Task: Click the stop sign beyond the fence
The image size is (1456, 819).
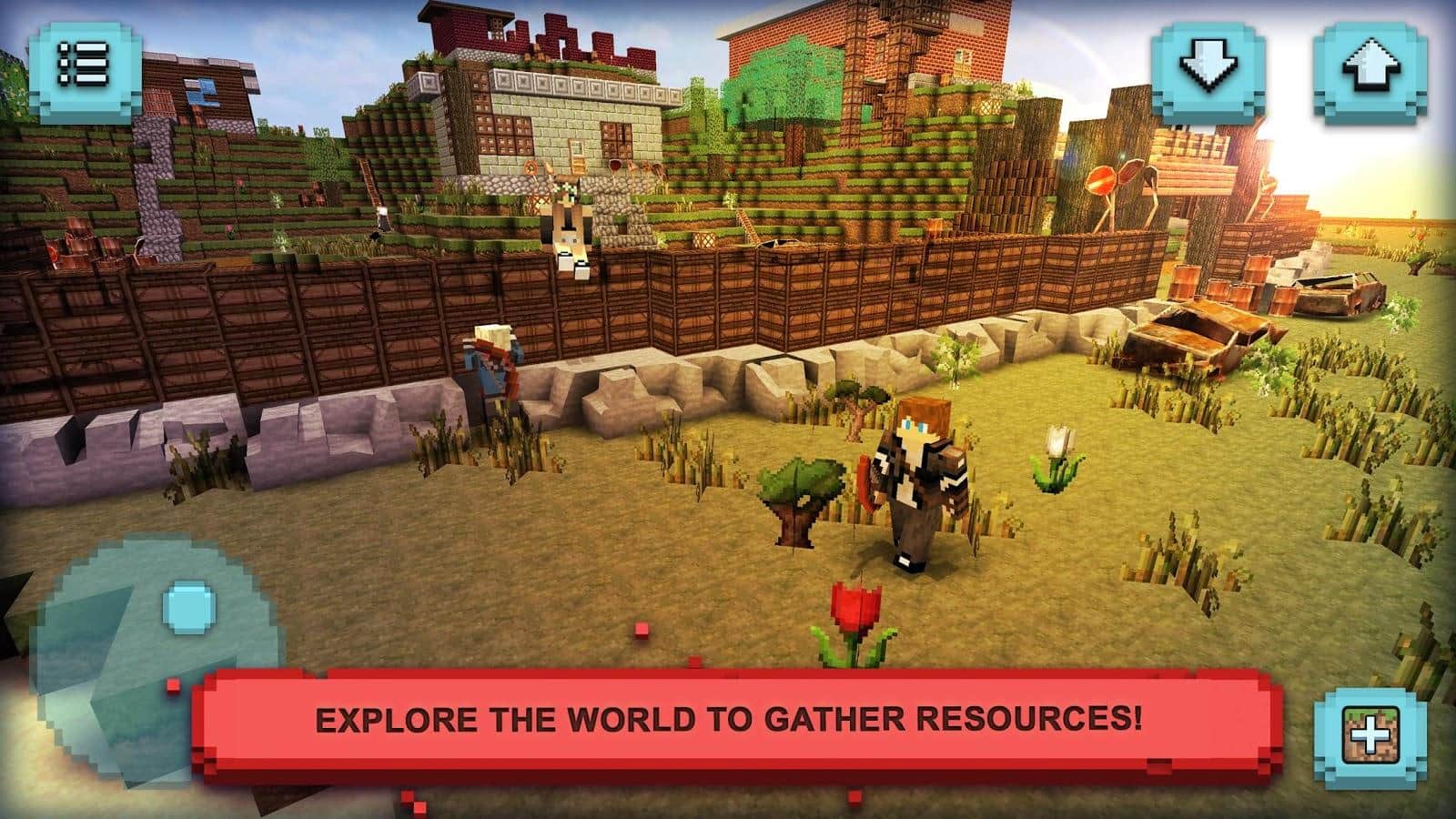Action: click(x=1100, y=178)
